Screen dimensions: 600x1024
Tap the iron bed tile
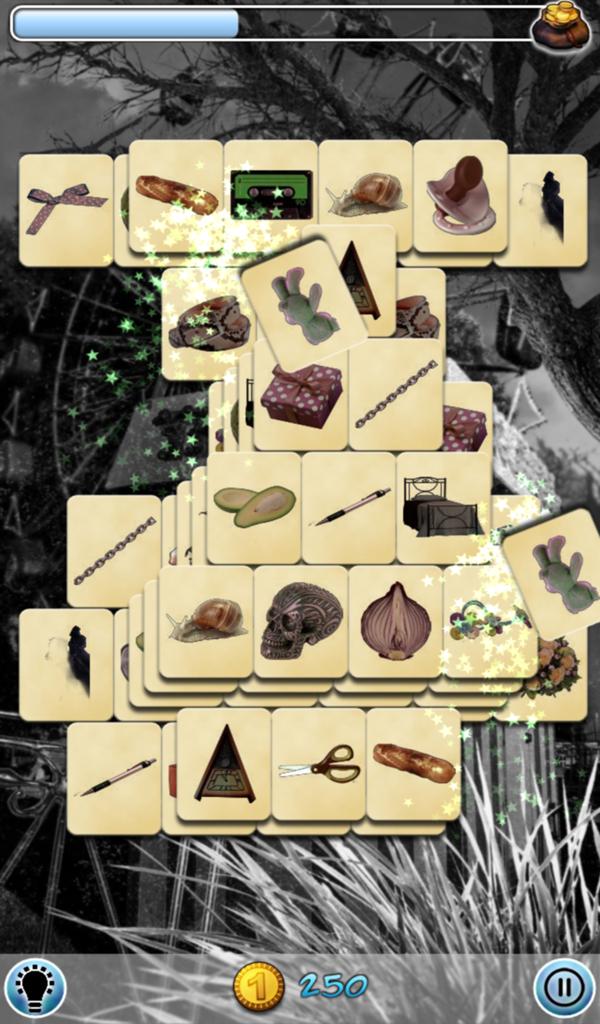[443, 506]
